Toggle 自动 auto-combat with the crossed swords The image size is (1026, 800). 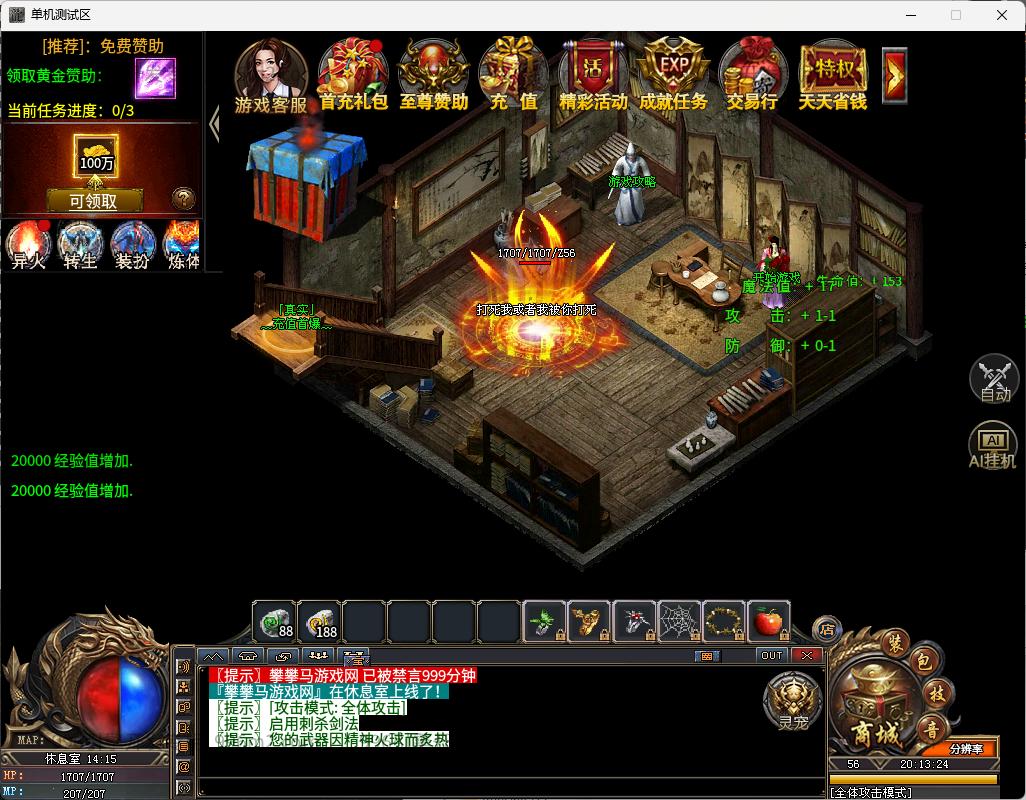tap(994, 378)
